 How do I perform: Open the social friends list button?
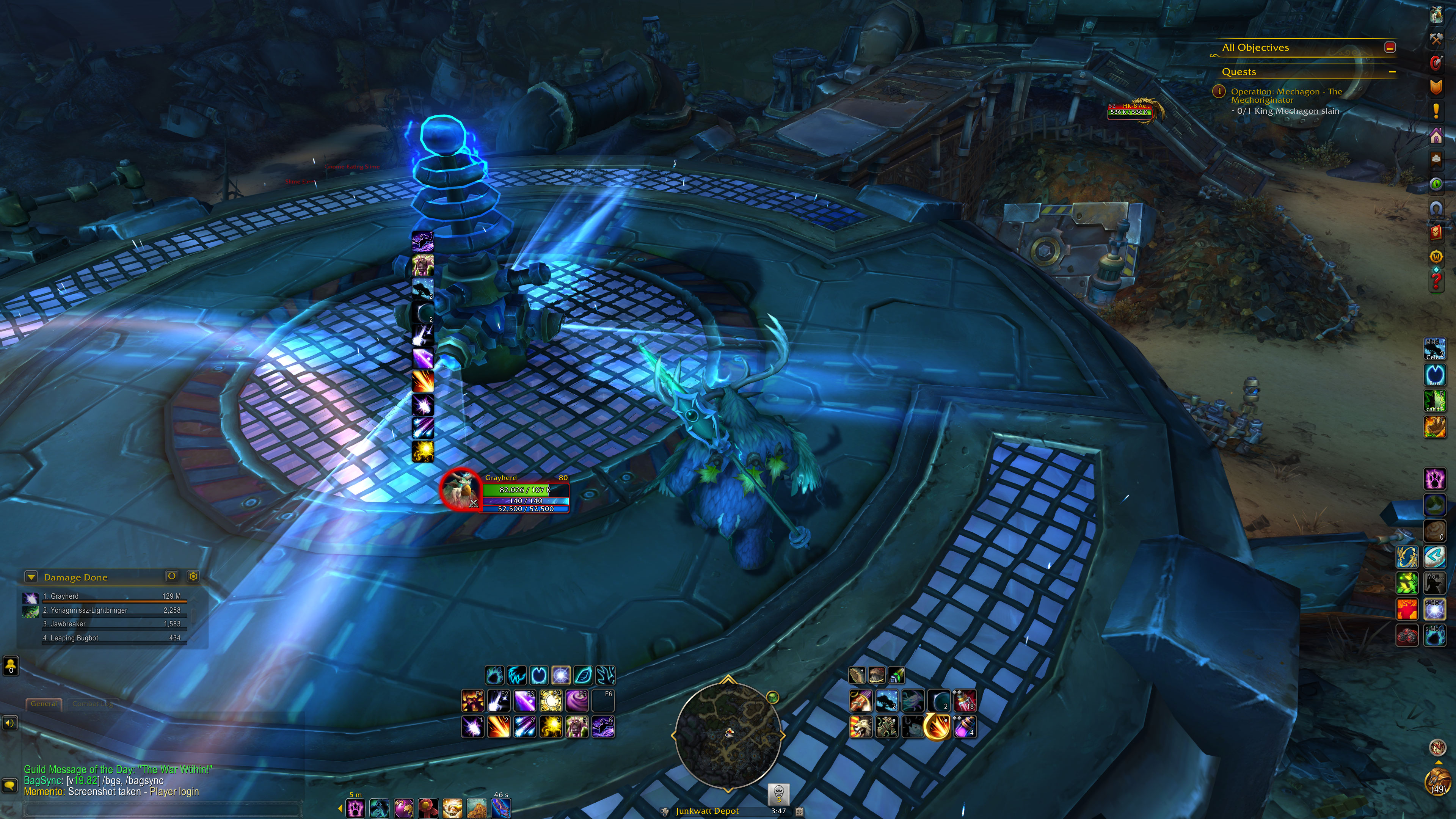[x=11, y=666]
